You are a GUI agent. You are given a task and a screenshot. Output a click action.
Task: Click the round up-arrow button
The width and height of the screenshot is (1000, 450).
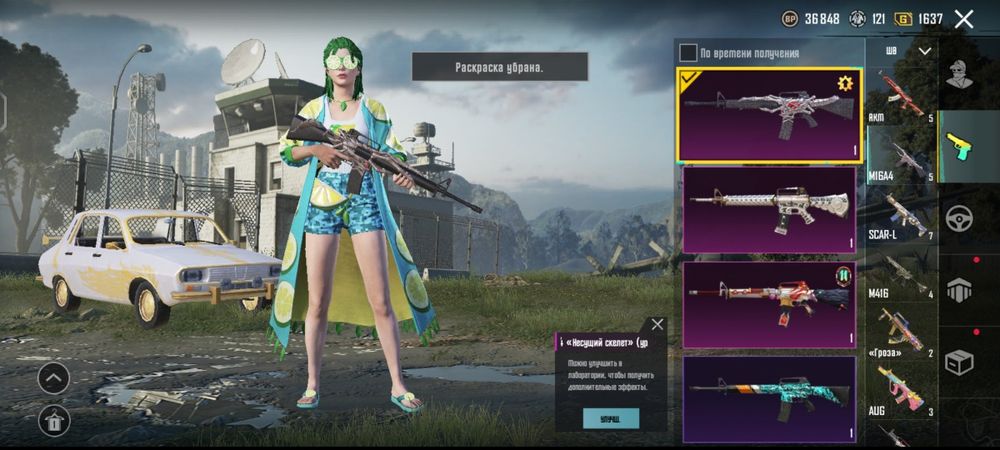pos(53,377)
